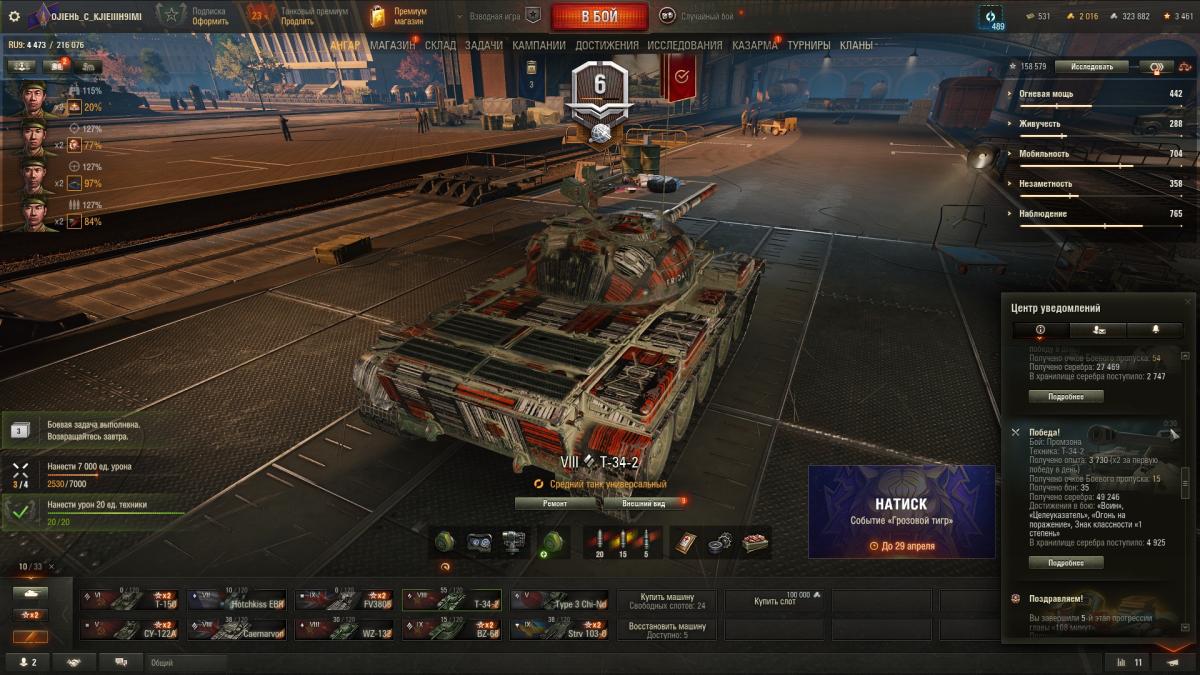Open the Премиум магазин premium shop
This screenshot has width=1200, height=675.
click(398, 16)
